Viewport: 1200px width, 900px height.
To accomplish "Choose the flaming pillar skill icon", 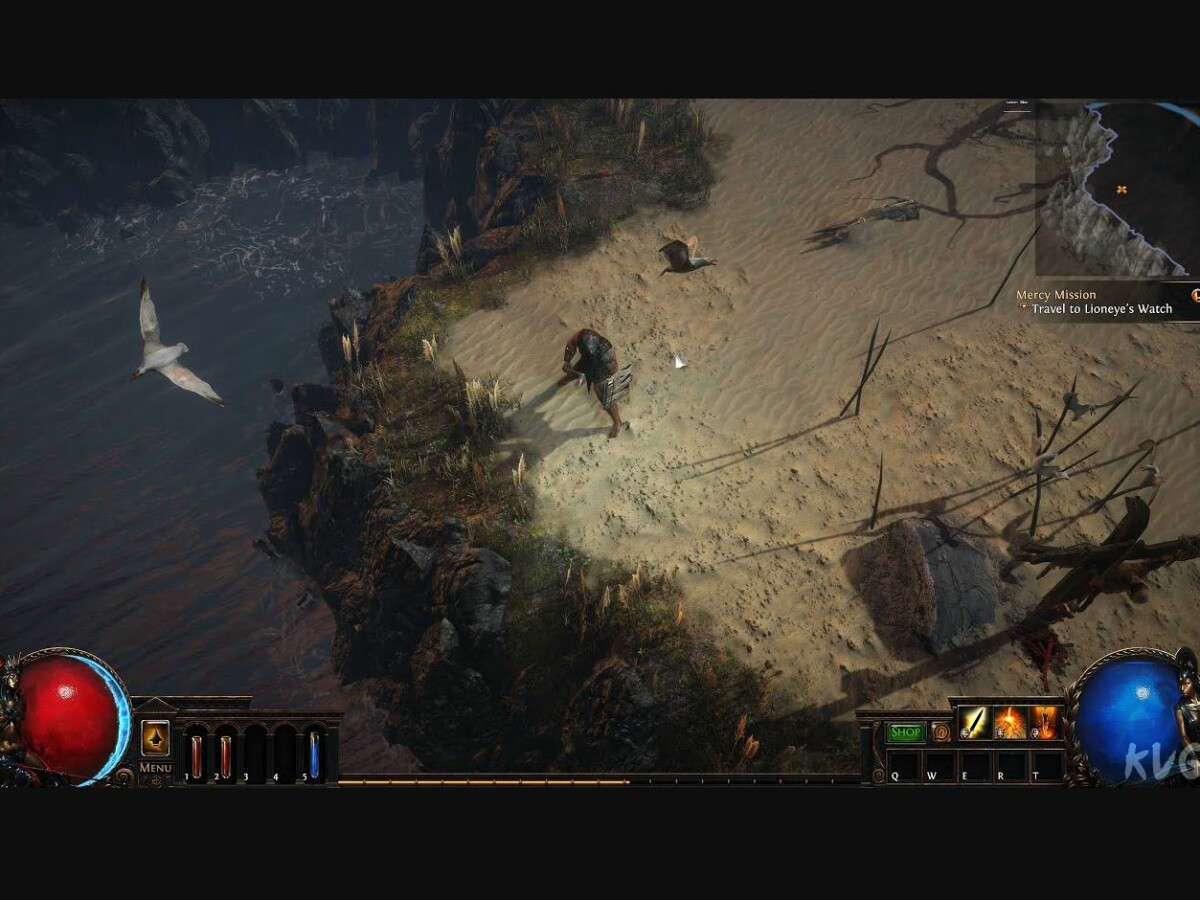I will click(1045, 722).
